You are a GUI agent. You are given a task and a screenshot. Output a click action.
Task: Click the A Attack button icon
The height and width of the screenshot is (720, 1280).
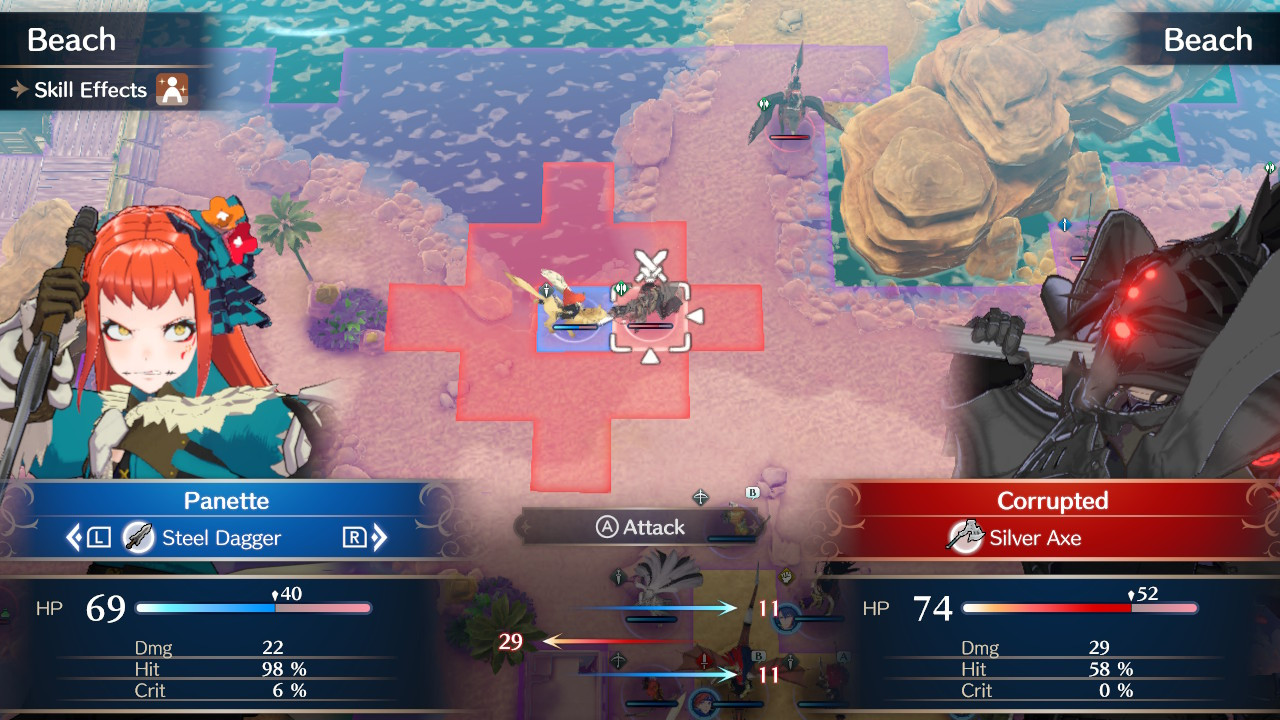606,527
